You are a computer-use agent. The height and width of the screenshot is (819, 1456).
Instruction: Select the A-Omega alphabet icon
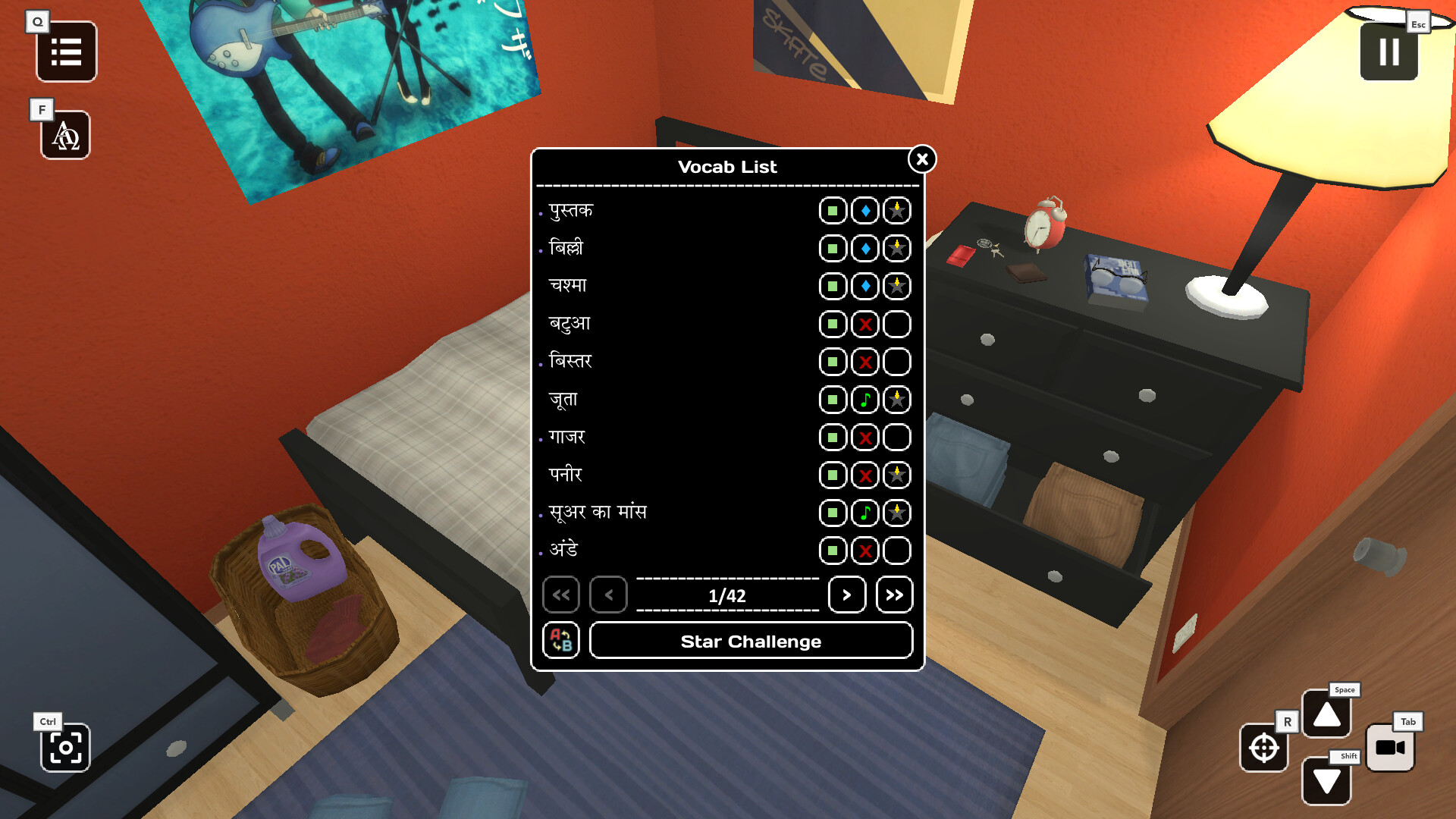pyautogui.click(x=66, y=136)
